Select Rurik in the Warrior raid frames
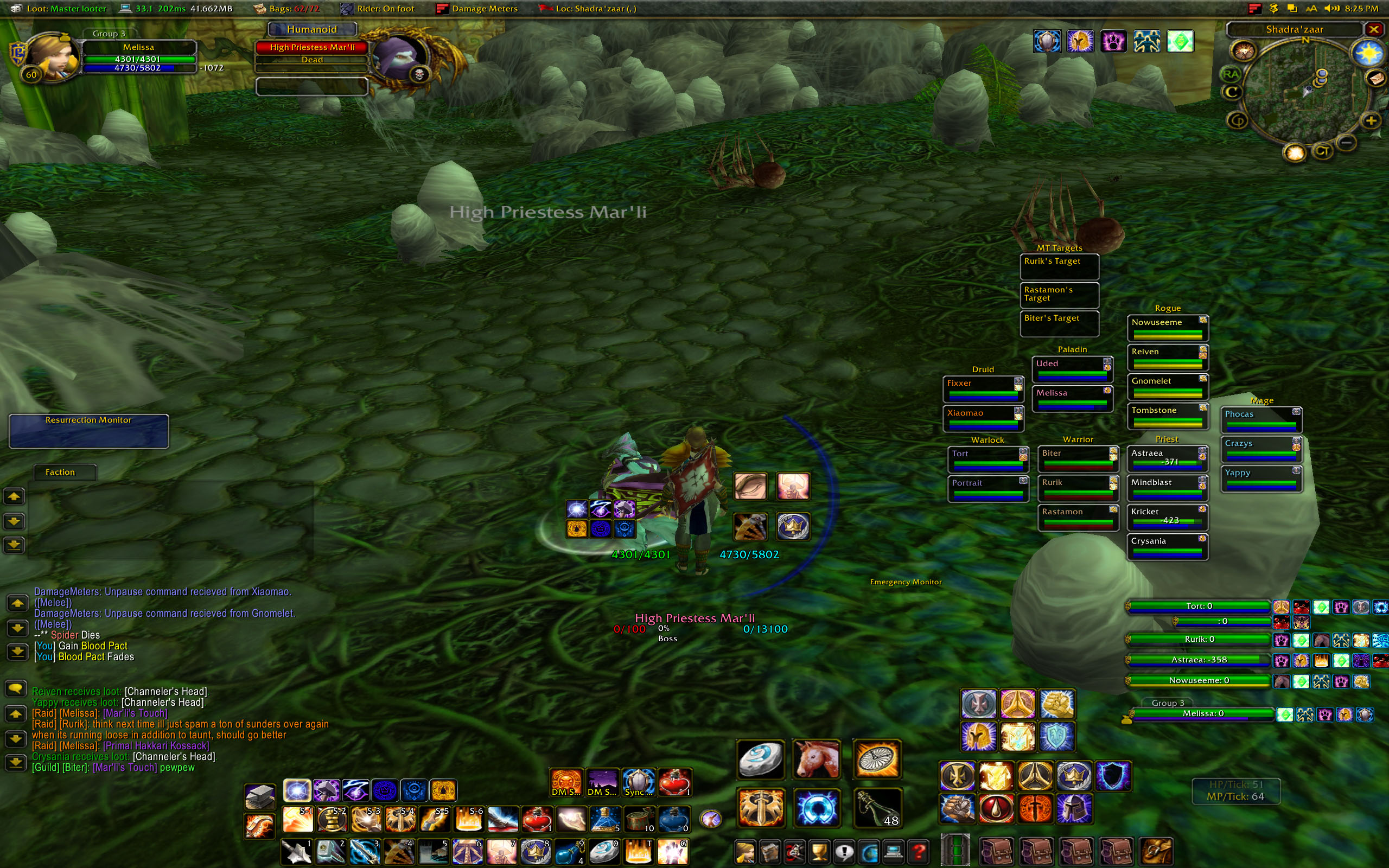 click(1078, 487)
